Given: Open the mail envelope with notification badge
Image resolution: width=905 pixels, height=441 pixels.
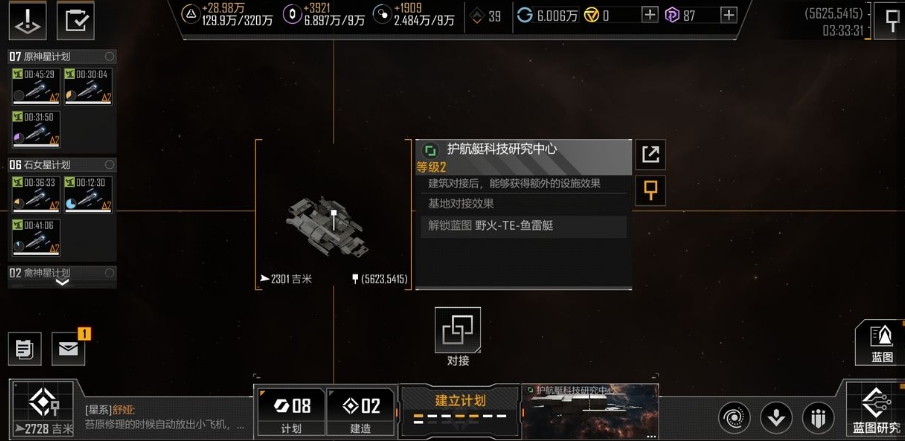Looking at the screenshot, I should (x=68, y=348).
